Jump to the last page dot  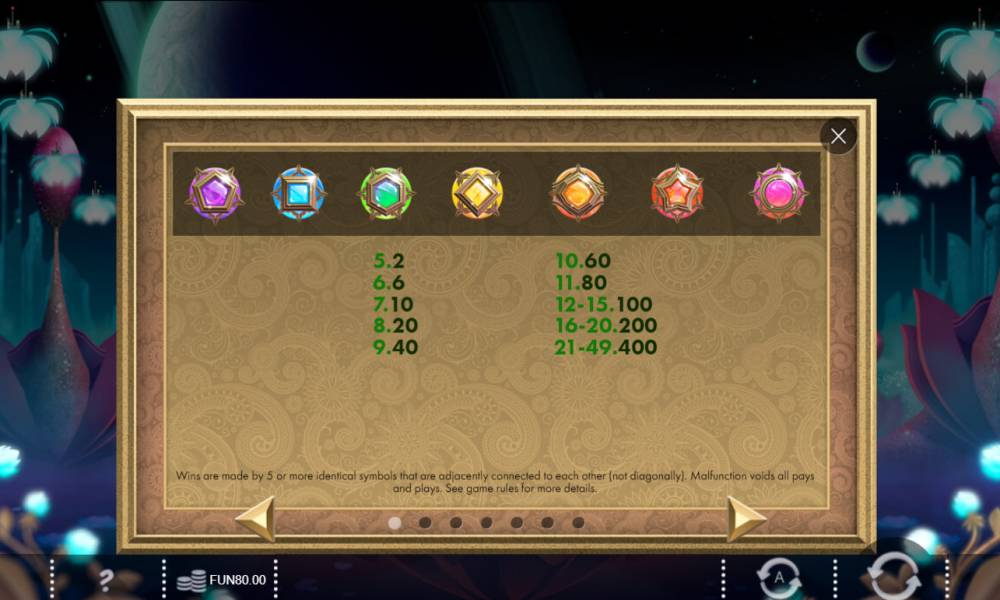(578, 522)
